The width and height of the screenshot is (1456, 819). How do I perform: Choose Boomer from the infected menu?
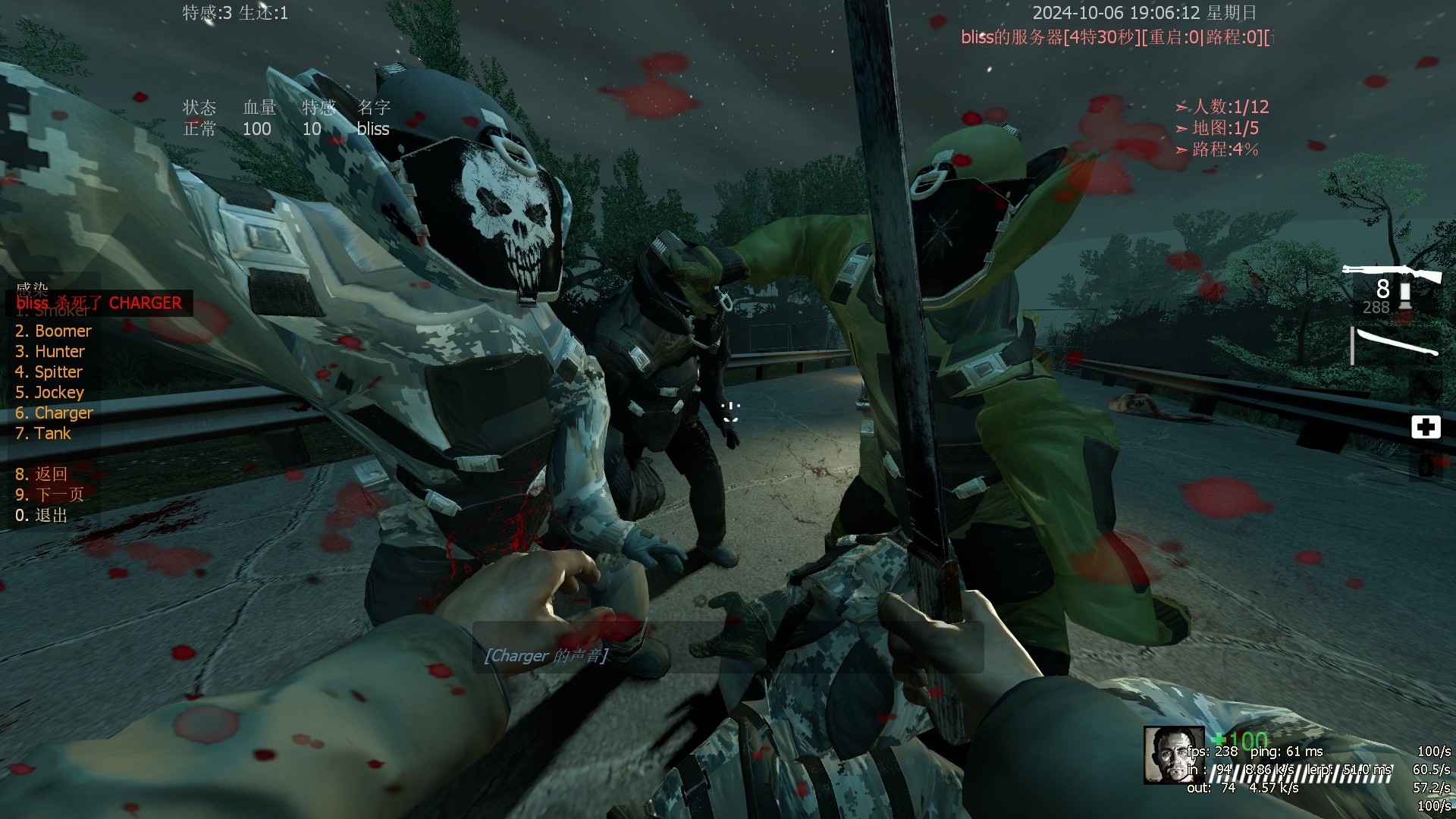pos(53,331)
